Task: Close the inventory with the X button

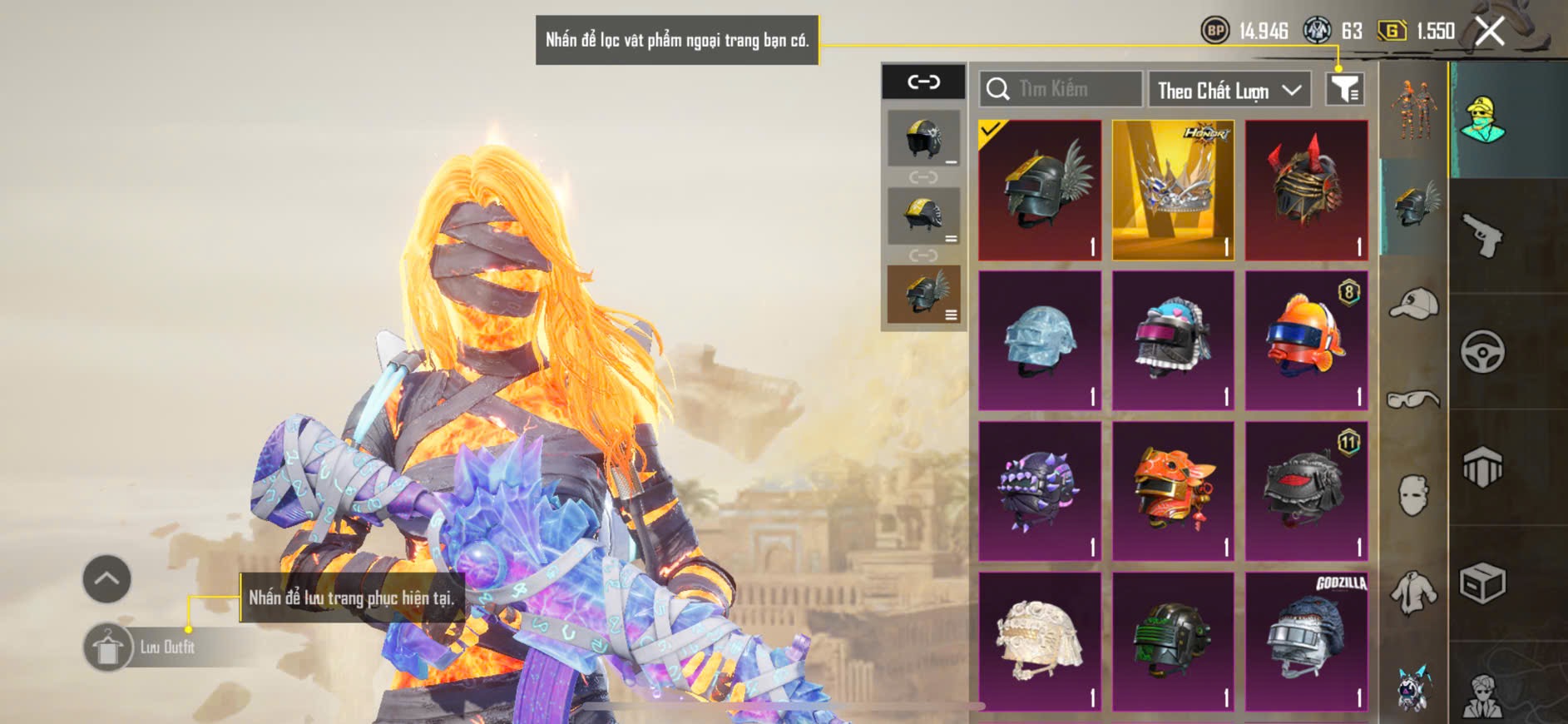Action: pos(1490,32)
